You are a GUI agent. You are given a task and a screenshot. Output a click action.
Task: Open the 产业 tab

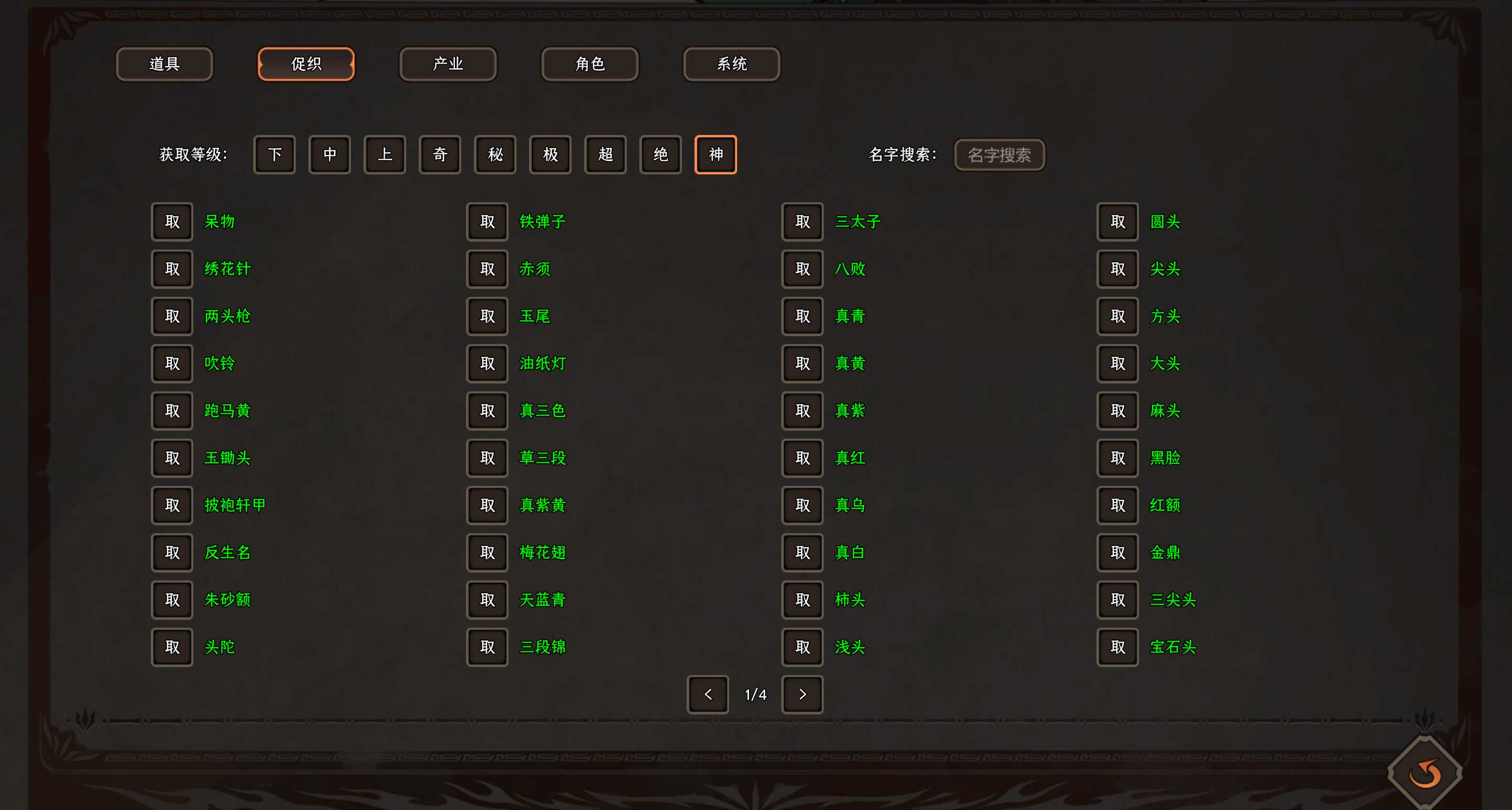(x=447, y=64)
